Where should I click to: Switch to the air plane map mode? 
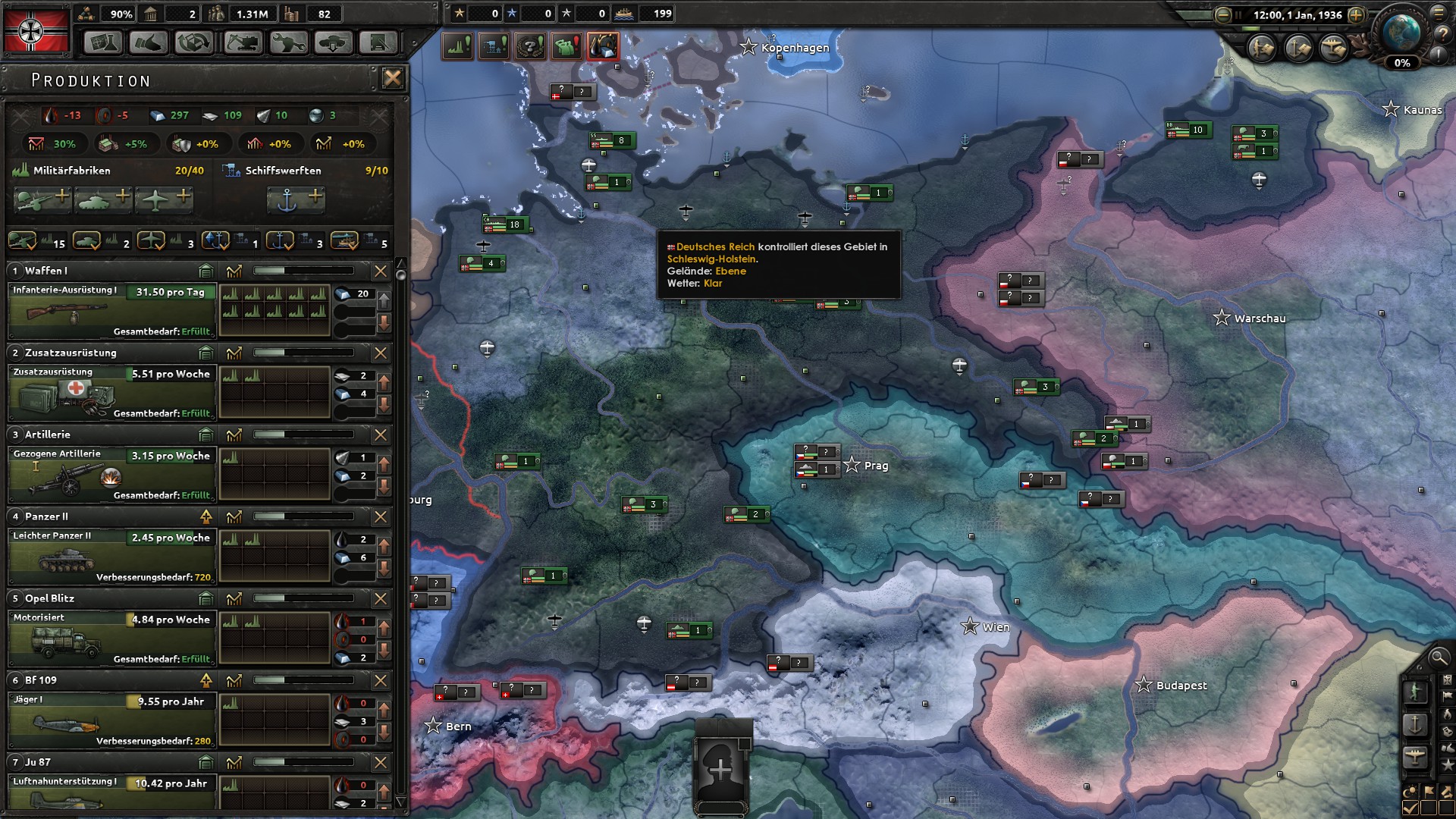(x=1415, y=758)
